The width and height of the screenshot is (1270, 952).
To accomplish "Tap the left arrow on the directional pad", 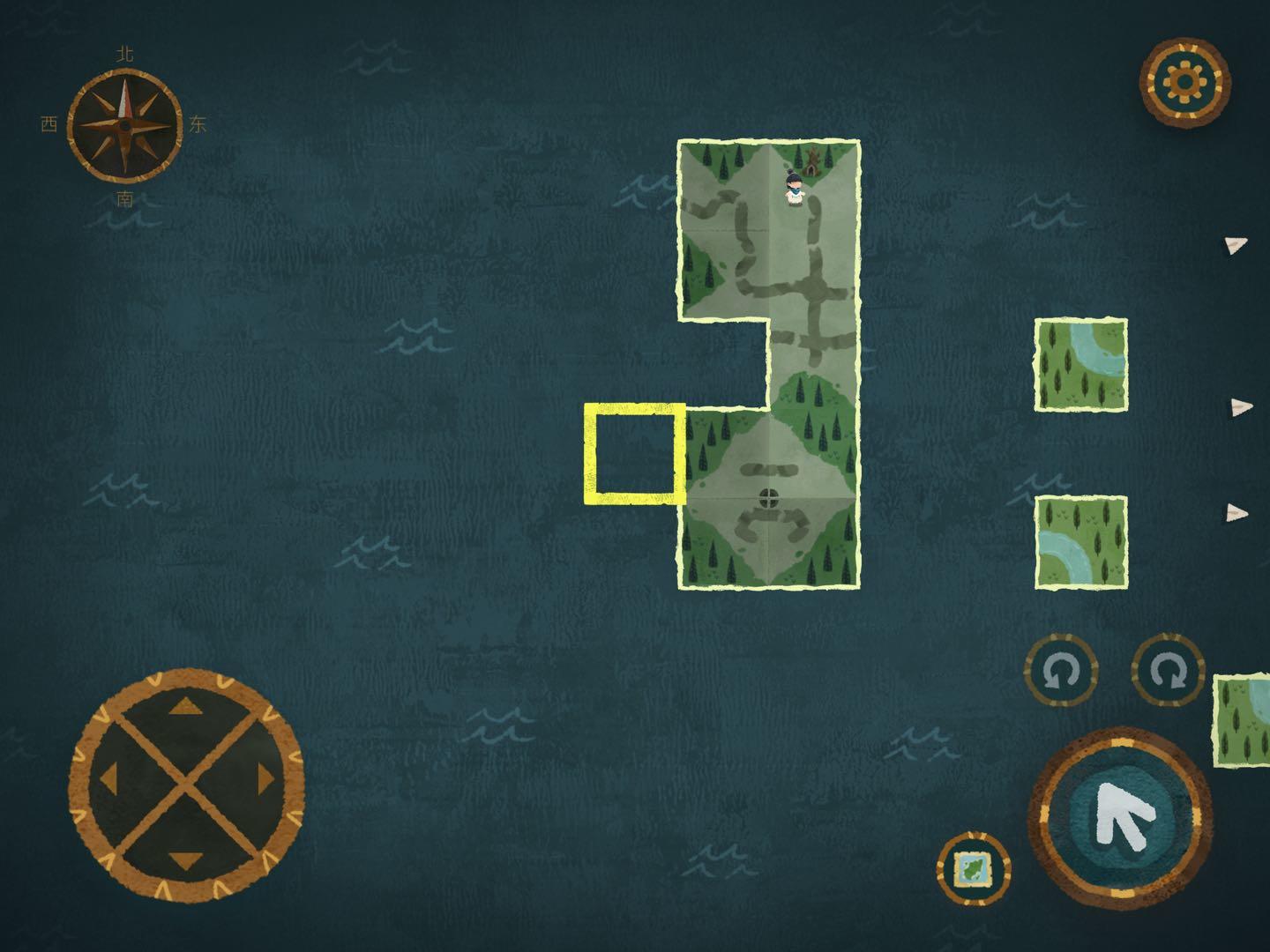I will (x=108, y=778).
